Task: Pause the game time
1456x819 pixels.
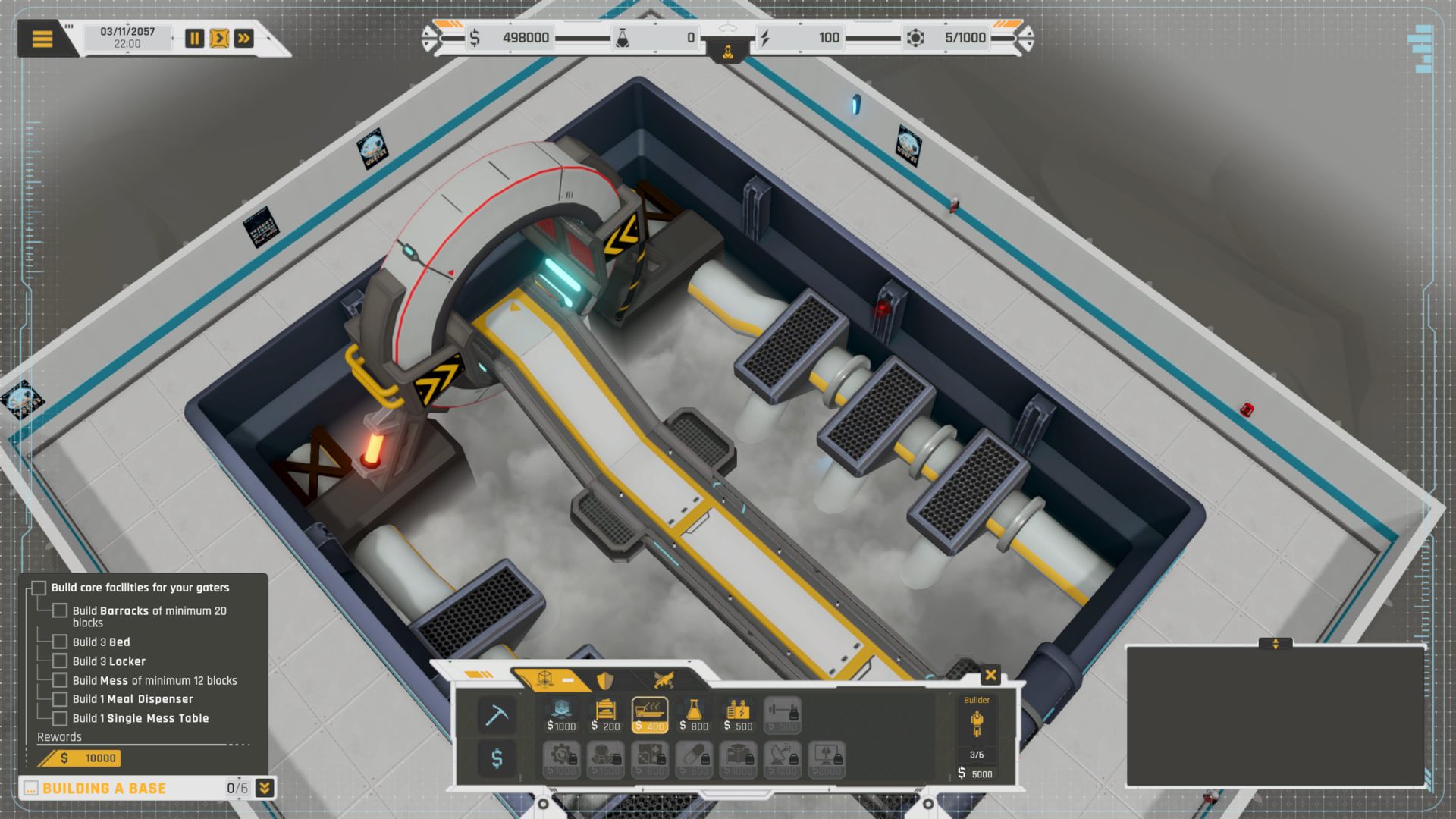Action: tap(195, 39)
